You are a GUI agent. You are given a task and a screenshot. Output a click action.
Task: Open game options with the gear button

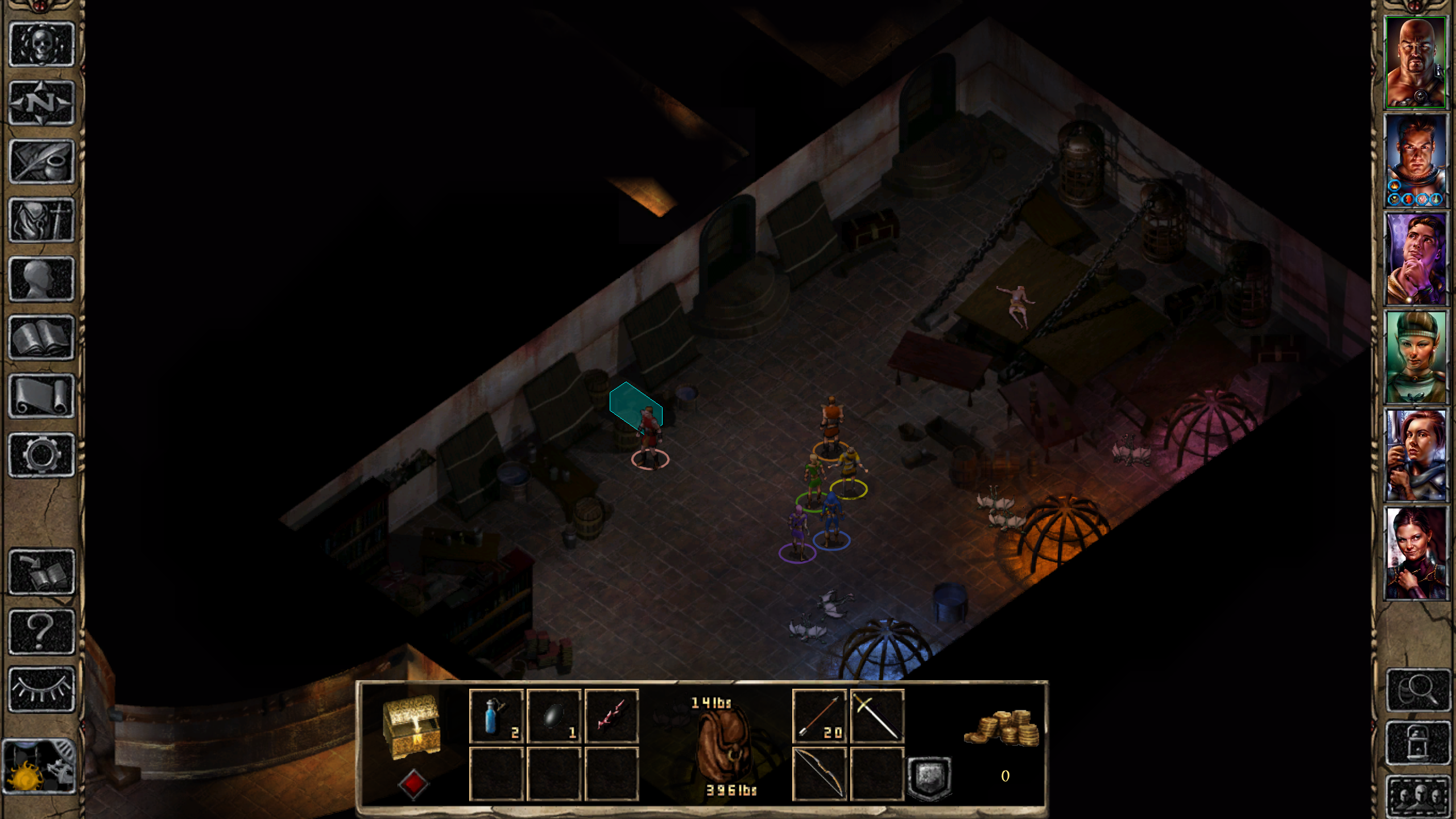point(42,455)
